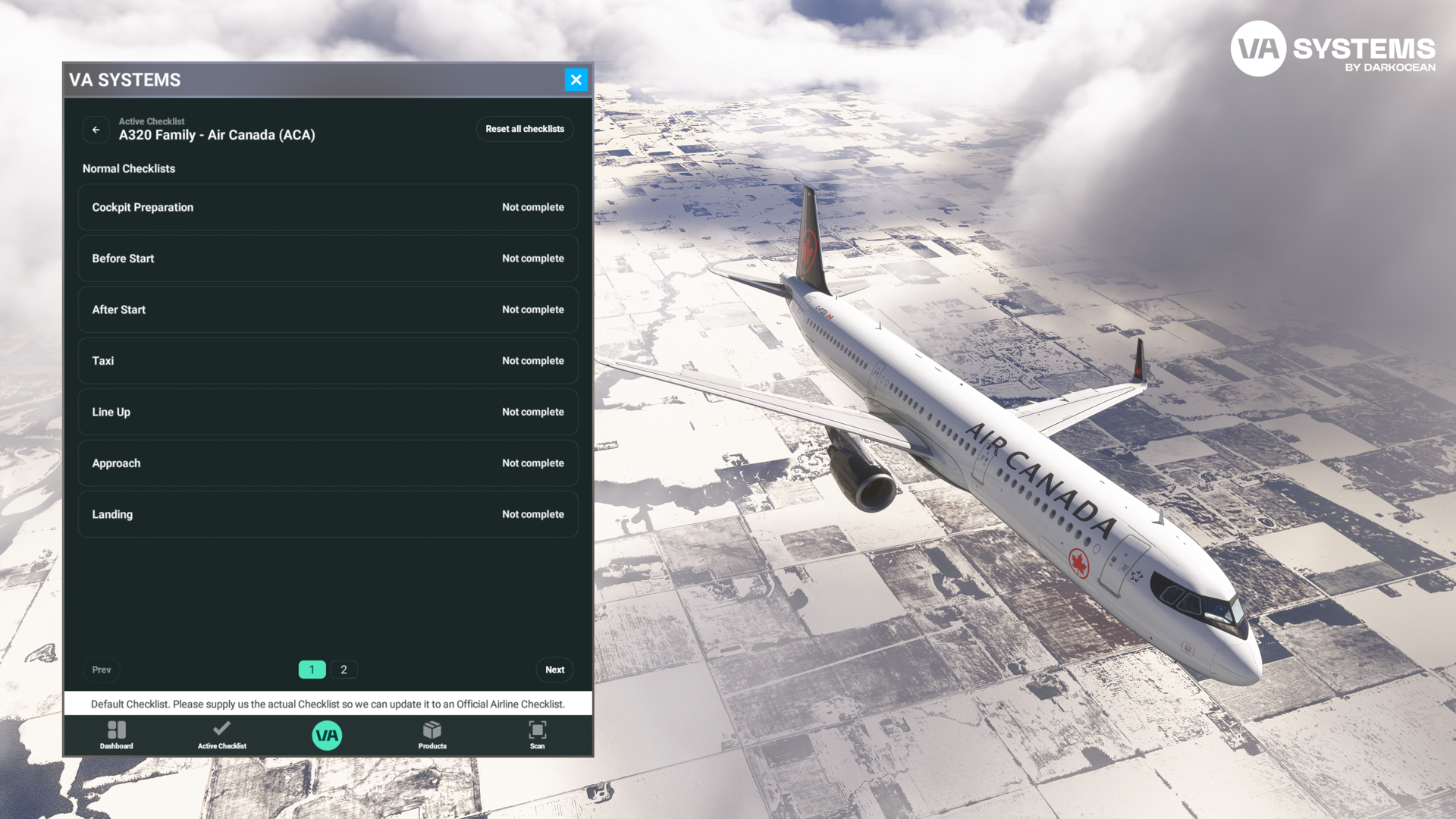Go to the previous page with Prev
Image resolution: width=1456 pixels, height=819 pixels.
[x=102, y=670]
